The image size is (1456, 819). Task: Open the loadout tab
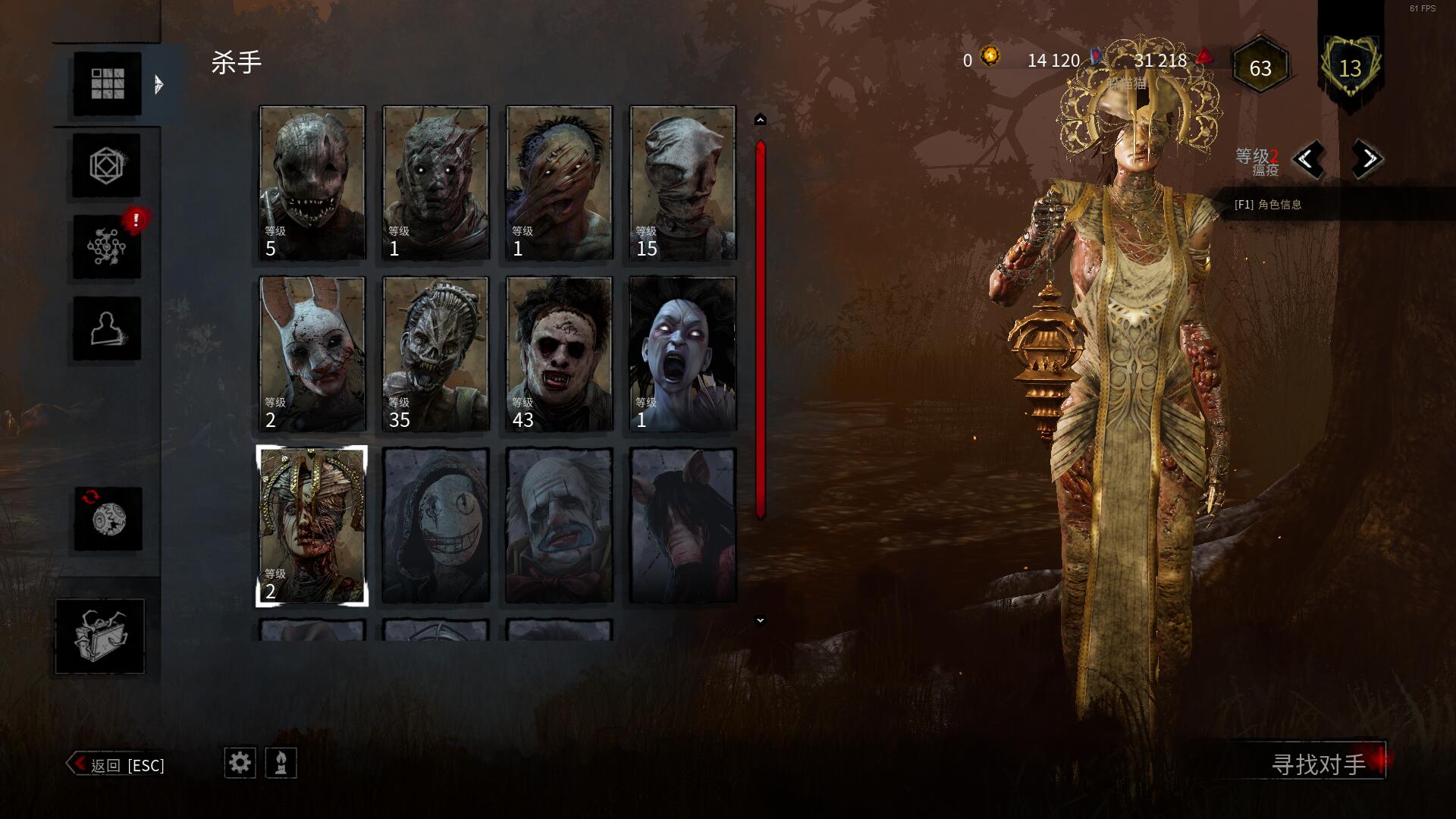pyautogui.click(x=107, y=165)
